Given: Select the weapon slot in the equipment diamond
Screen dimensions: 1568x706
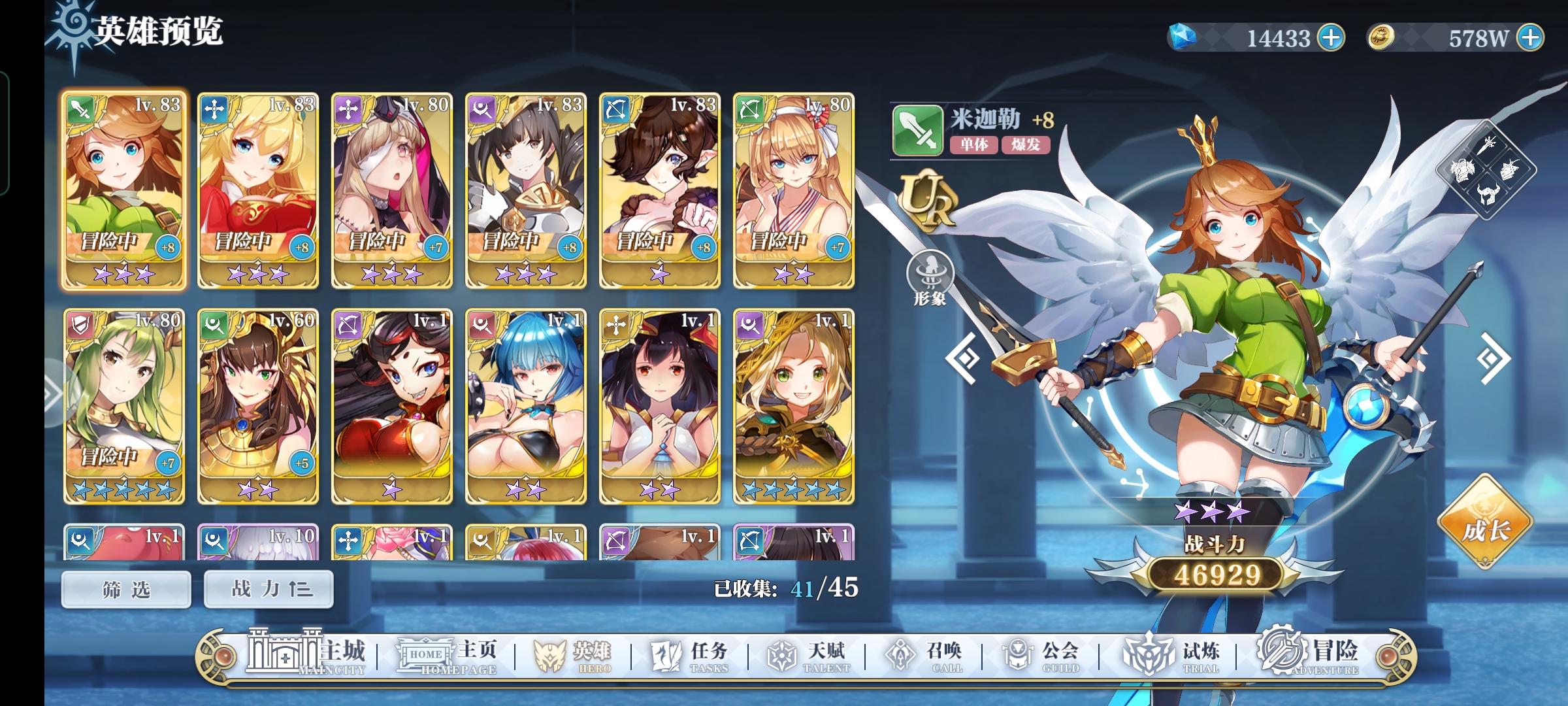Looking at the screenshot, I should [x=1487, y=146].
